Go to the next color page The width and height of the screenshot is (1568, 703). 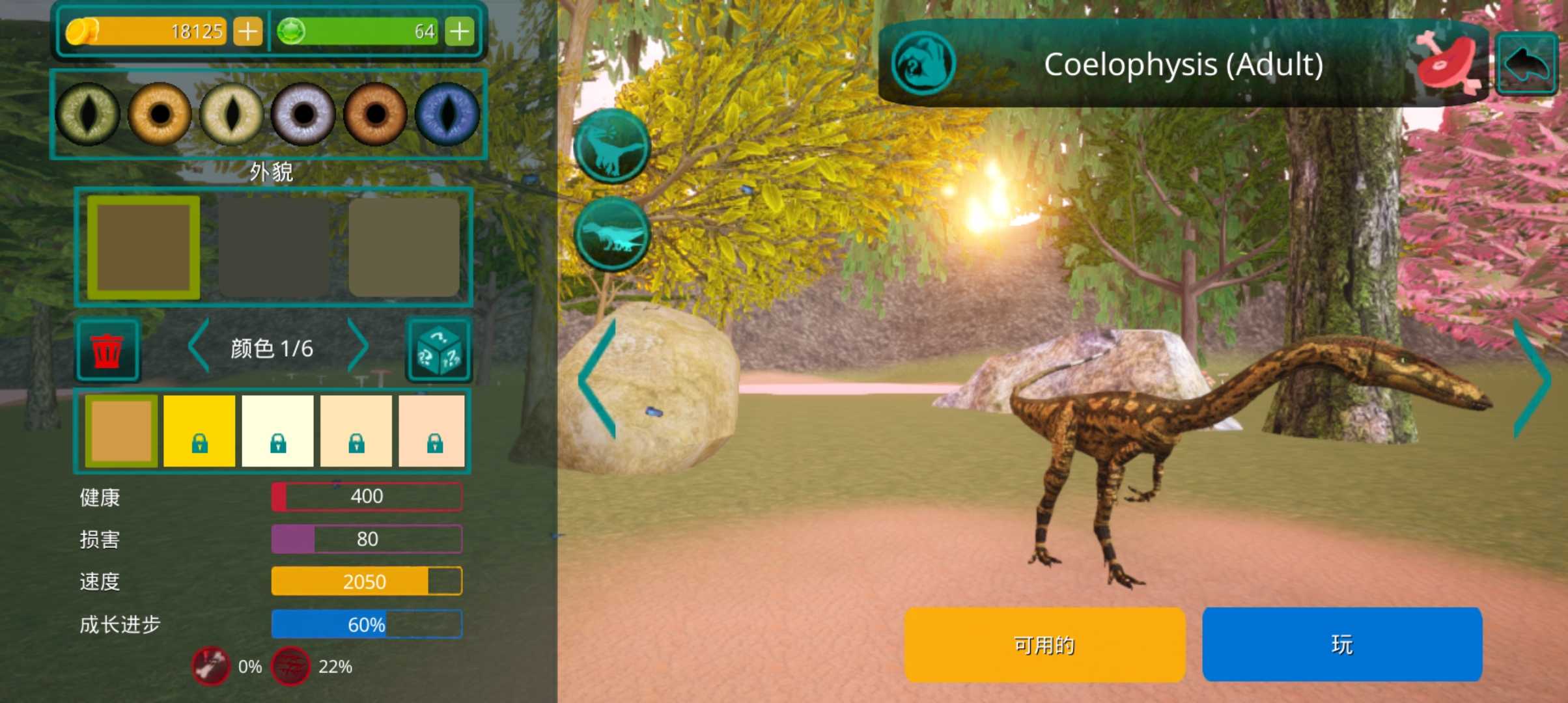click(358, 346)
